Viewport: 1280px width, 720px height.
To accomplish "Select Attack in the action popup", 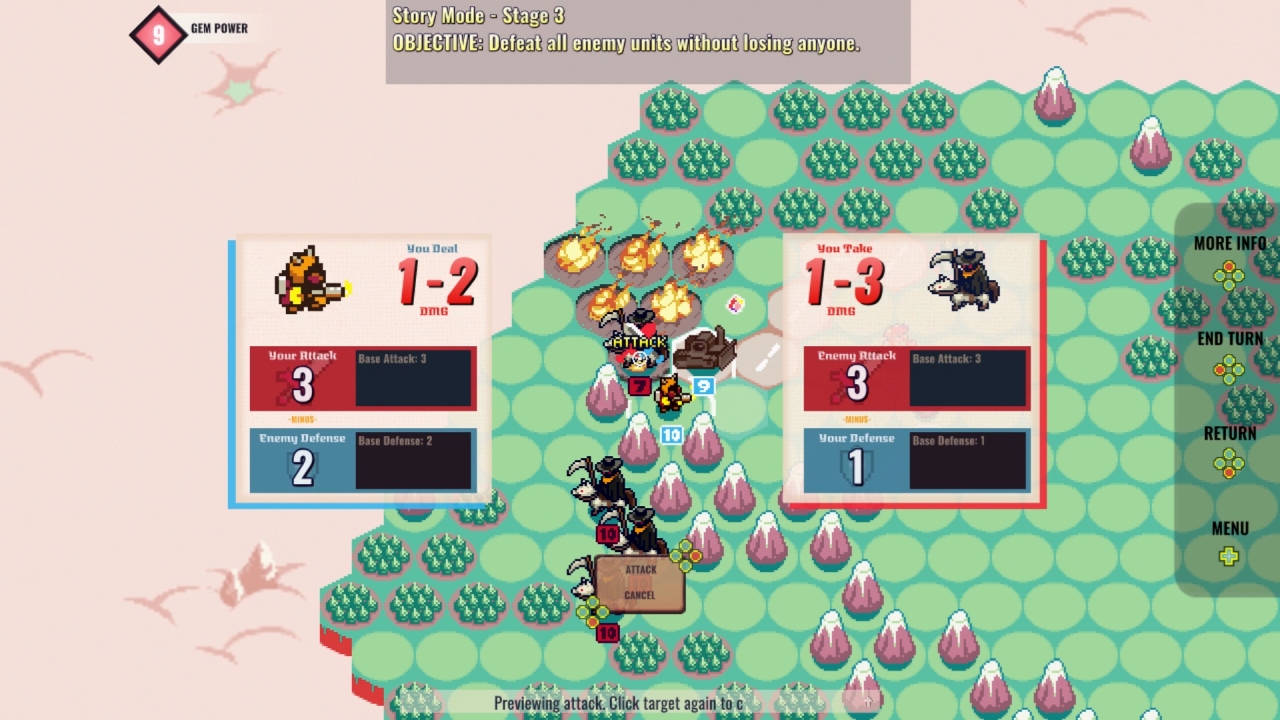I will (x=641, y=569).
